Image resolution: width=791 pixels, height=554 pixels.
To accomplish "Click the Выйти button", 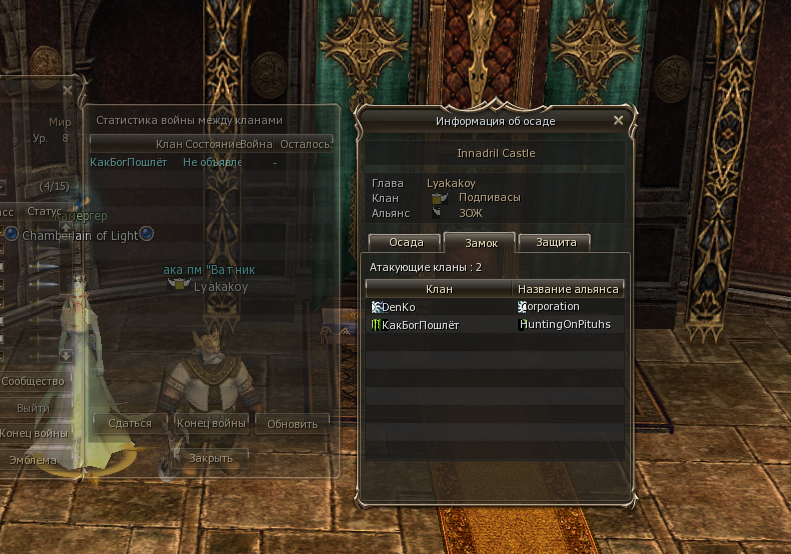I will coord(33,408).
